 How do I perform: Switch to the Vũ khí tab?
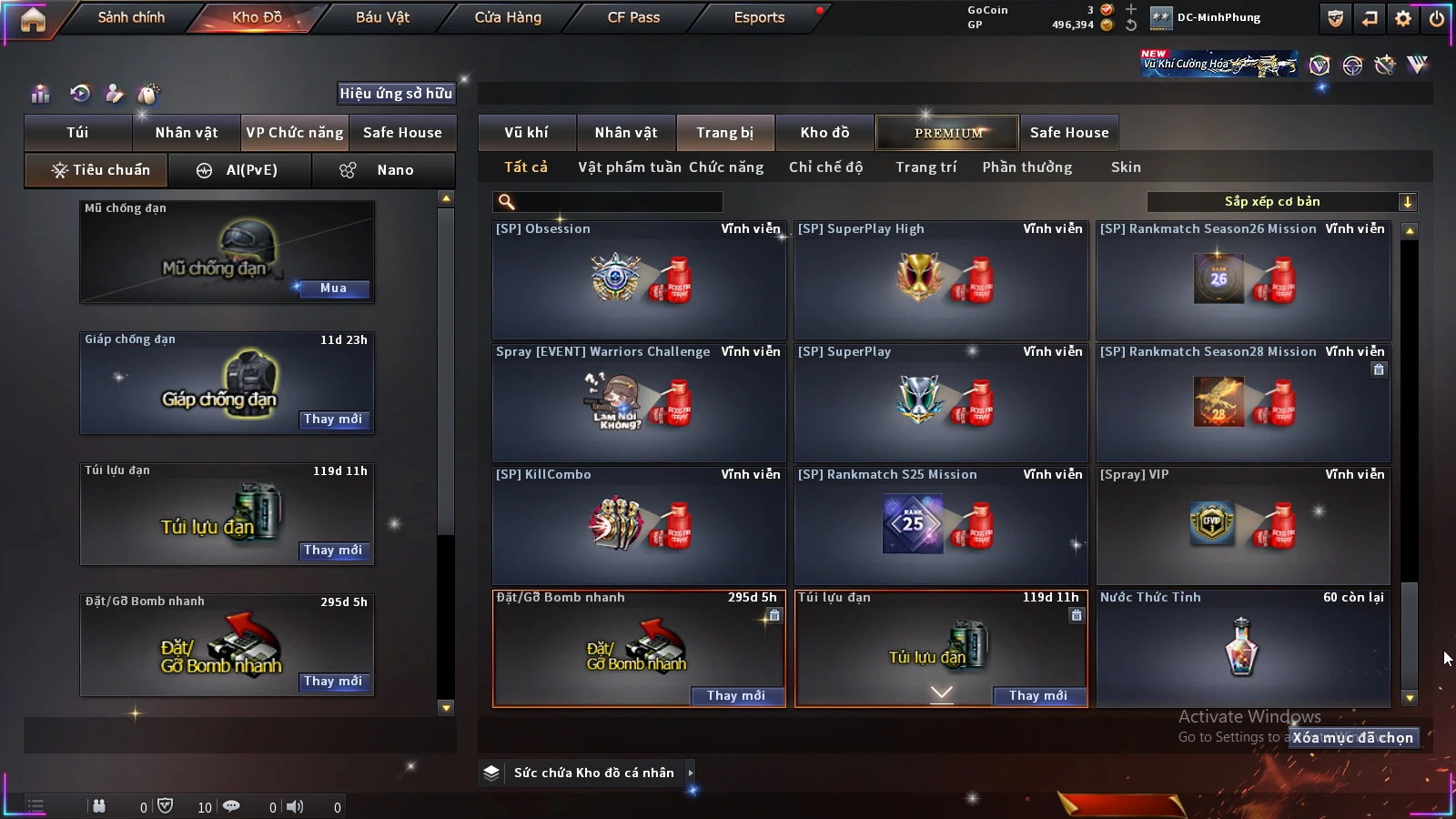click(x=526, y=133)
